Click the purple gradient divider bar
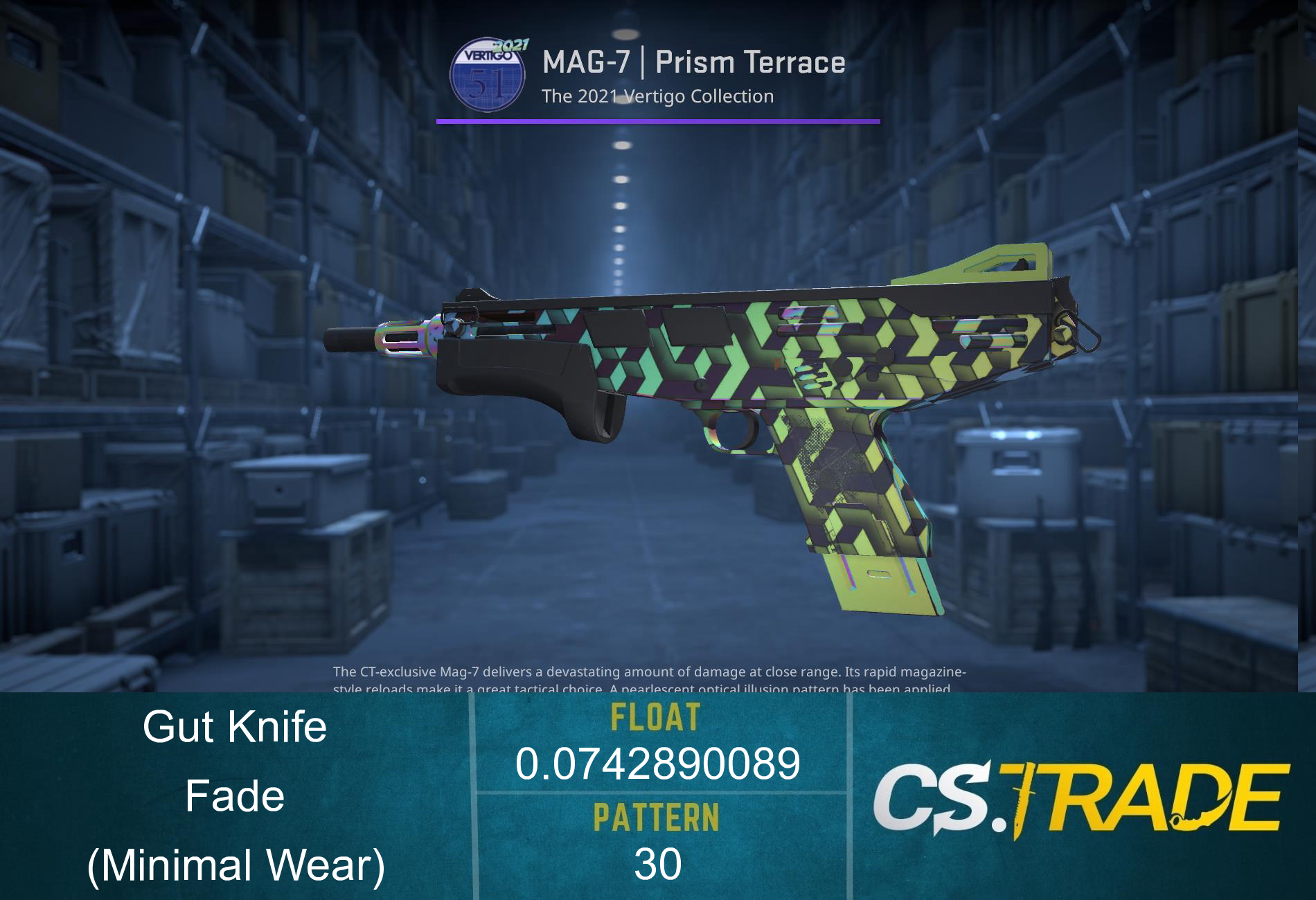The width and height of the screenshot is (1316, 900). [658, 120]
